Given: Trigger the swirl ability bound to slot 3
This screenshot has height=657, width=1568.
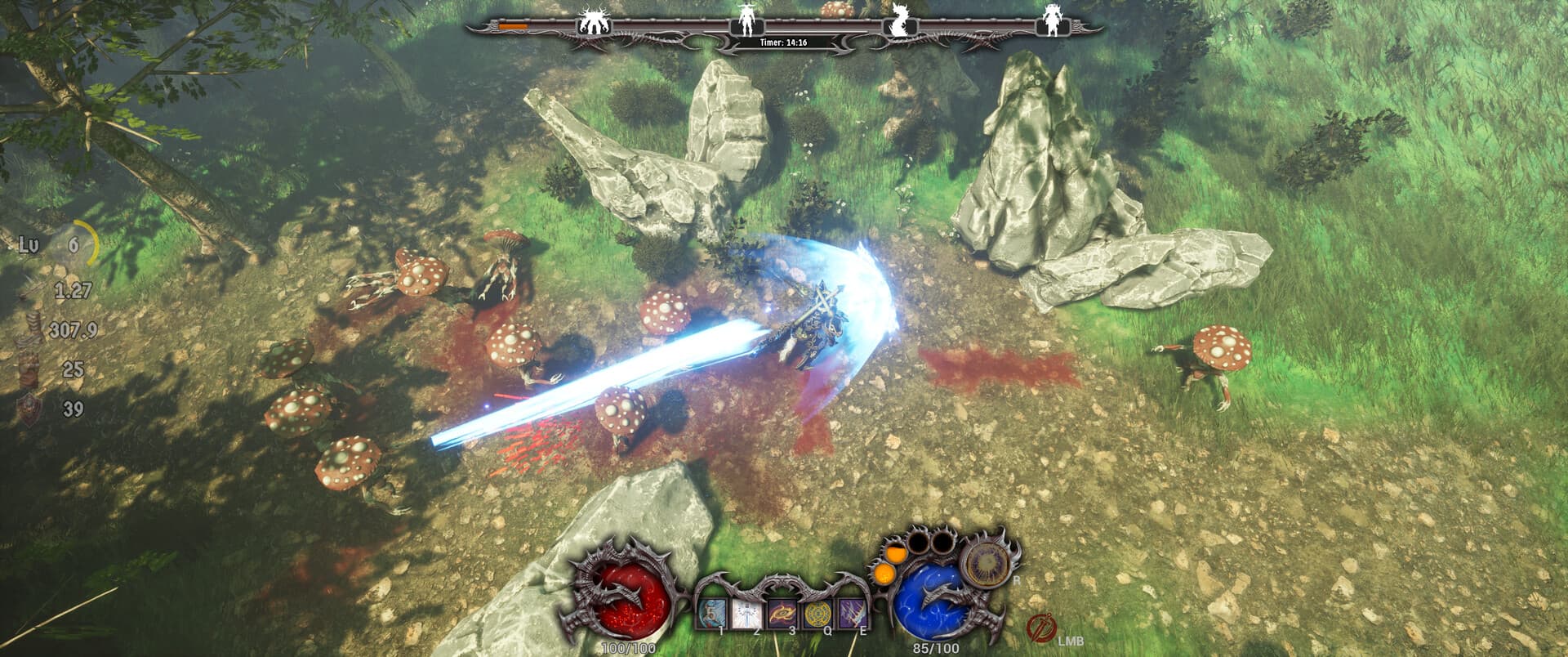Looking at the screenshot, I should pos(782,613).
